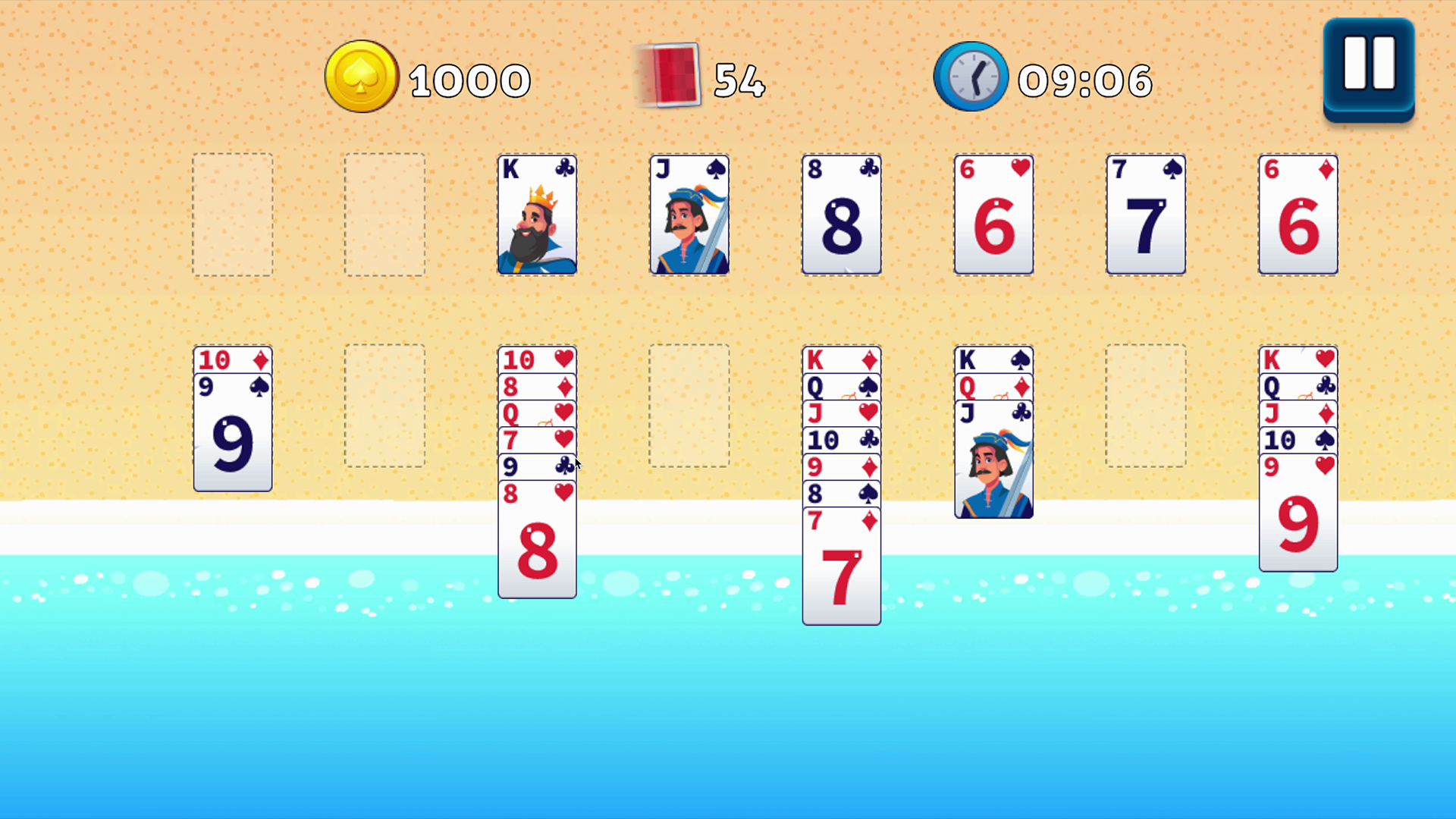Click the 7 of Spades in the top row
This screenshot has width=1456, height=819.
[x=1146, y=215]
